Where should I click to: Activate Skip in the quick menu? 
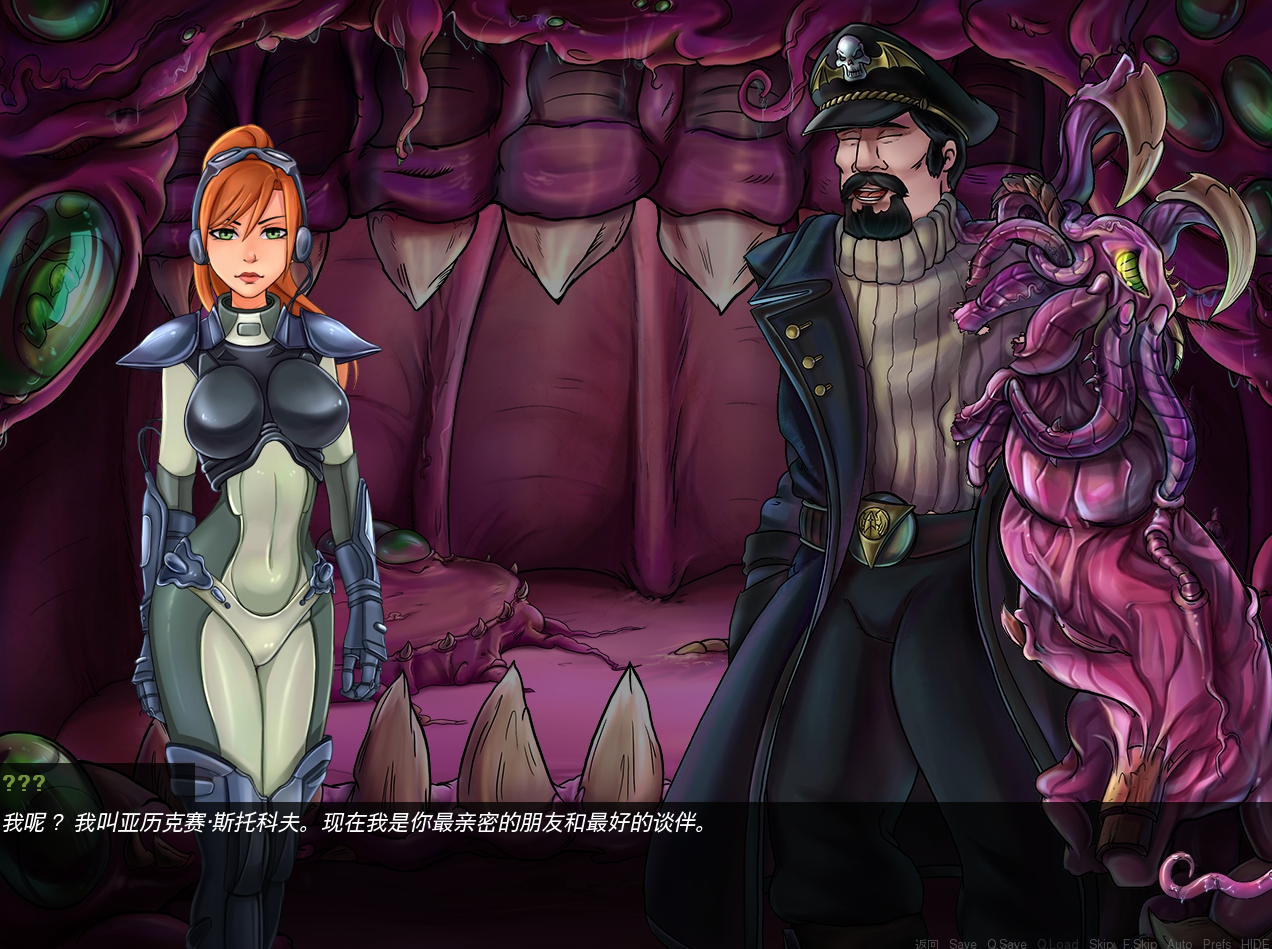pos(1101,943)
